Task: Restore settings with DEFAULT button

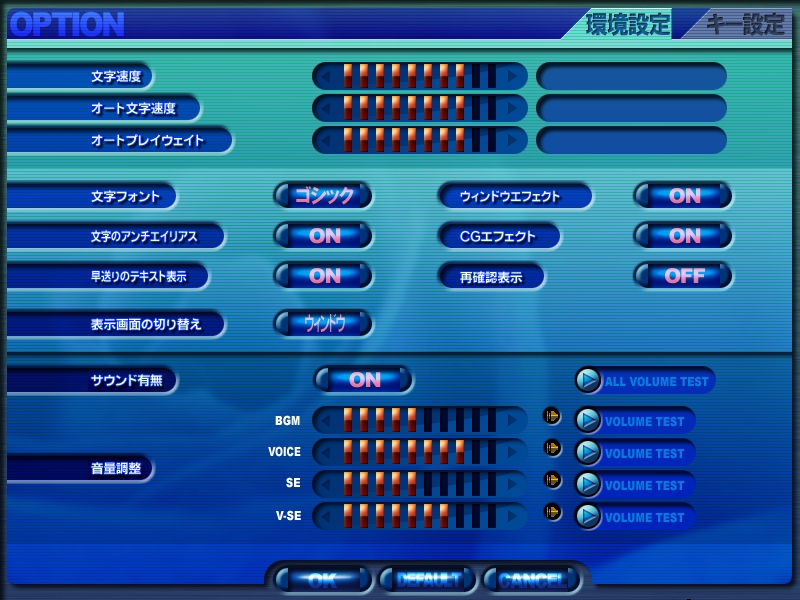Action: tap(428, 580)
